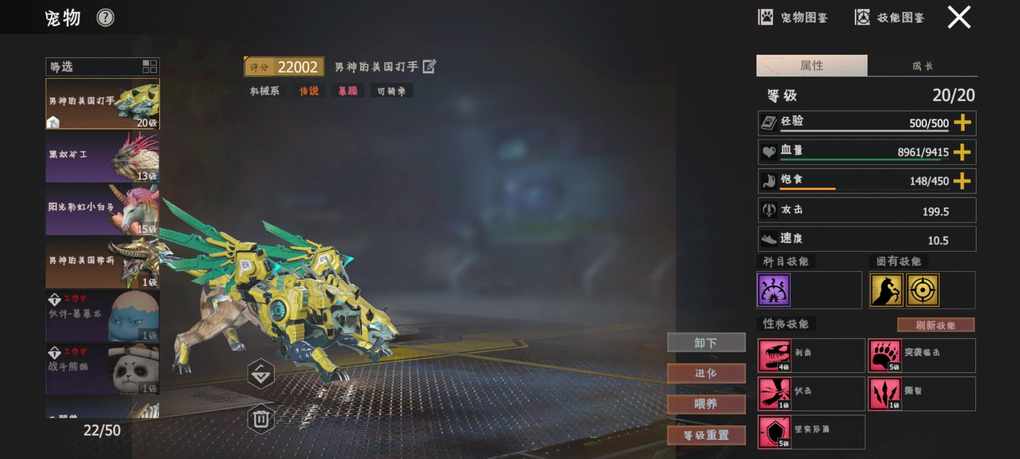1020x459 pixels.
Task: Select the 属性 attributes tab
Action: pos(811,66)
